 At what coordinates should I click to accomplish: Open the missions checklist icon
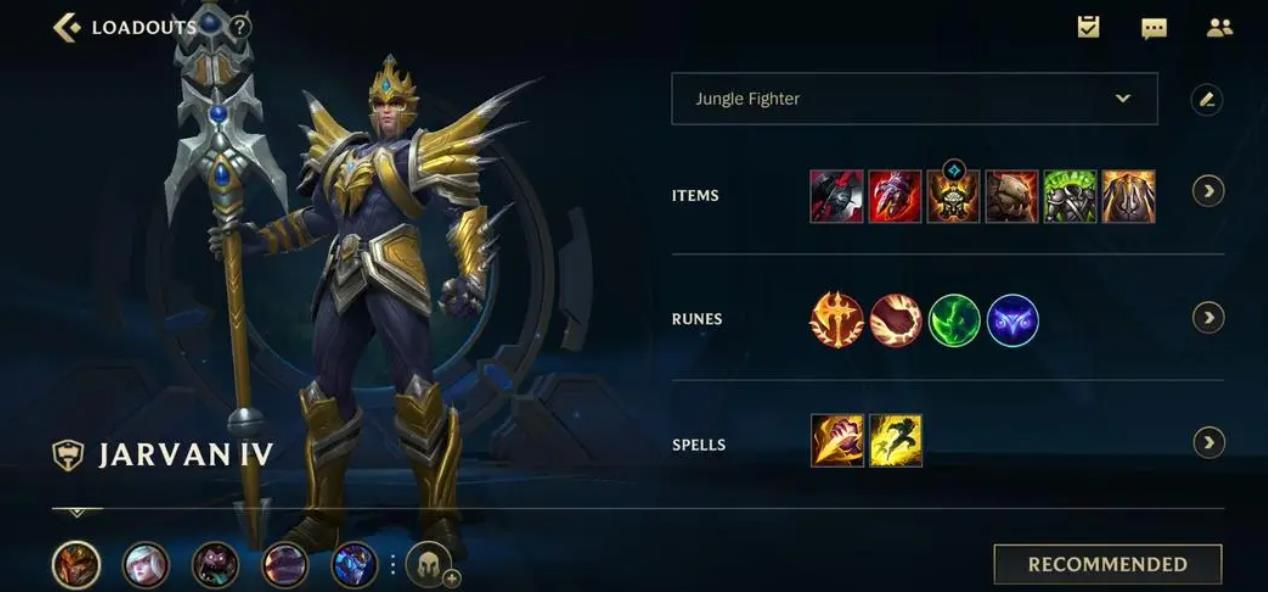pos(1089,28)
